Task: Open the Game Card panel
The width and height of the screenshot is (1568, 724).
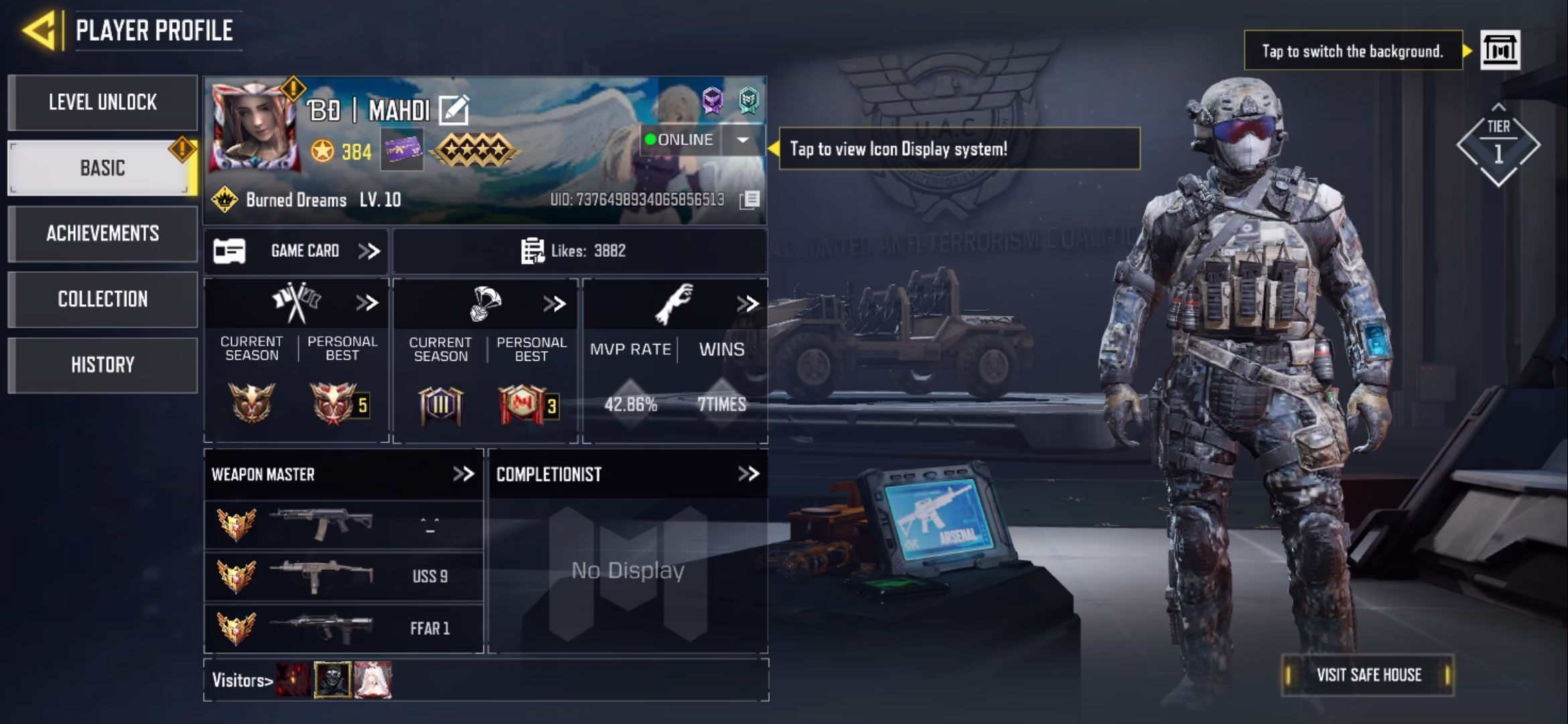Action: 296,251
